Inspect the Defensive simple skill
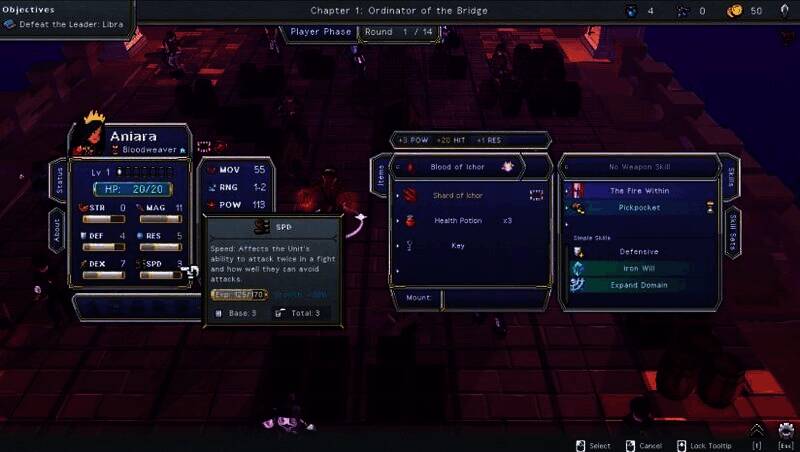Screen dimensions: 800x452 coord(639,252)
